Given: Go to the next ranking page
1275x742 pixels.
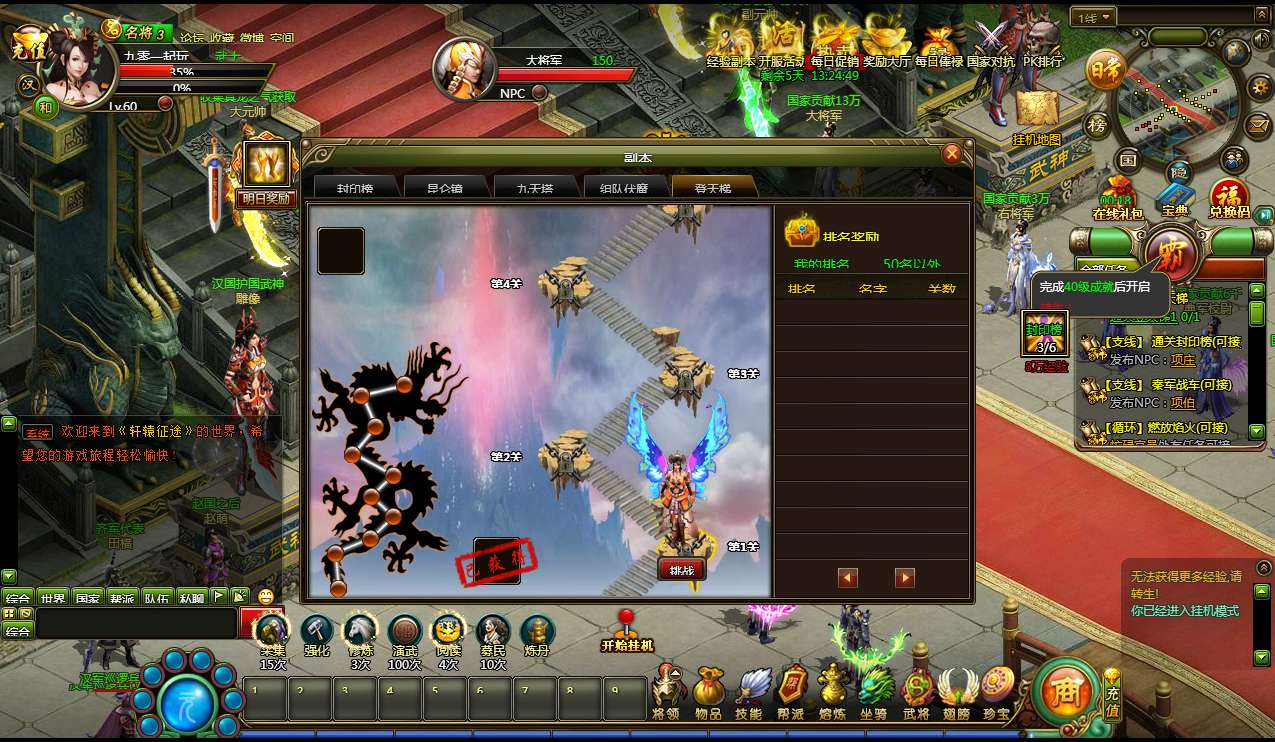Looking at the screenshot, I should pos(905,577).
